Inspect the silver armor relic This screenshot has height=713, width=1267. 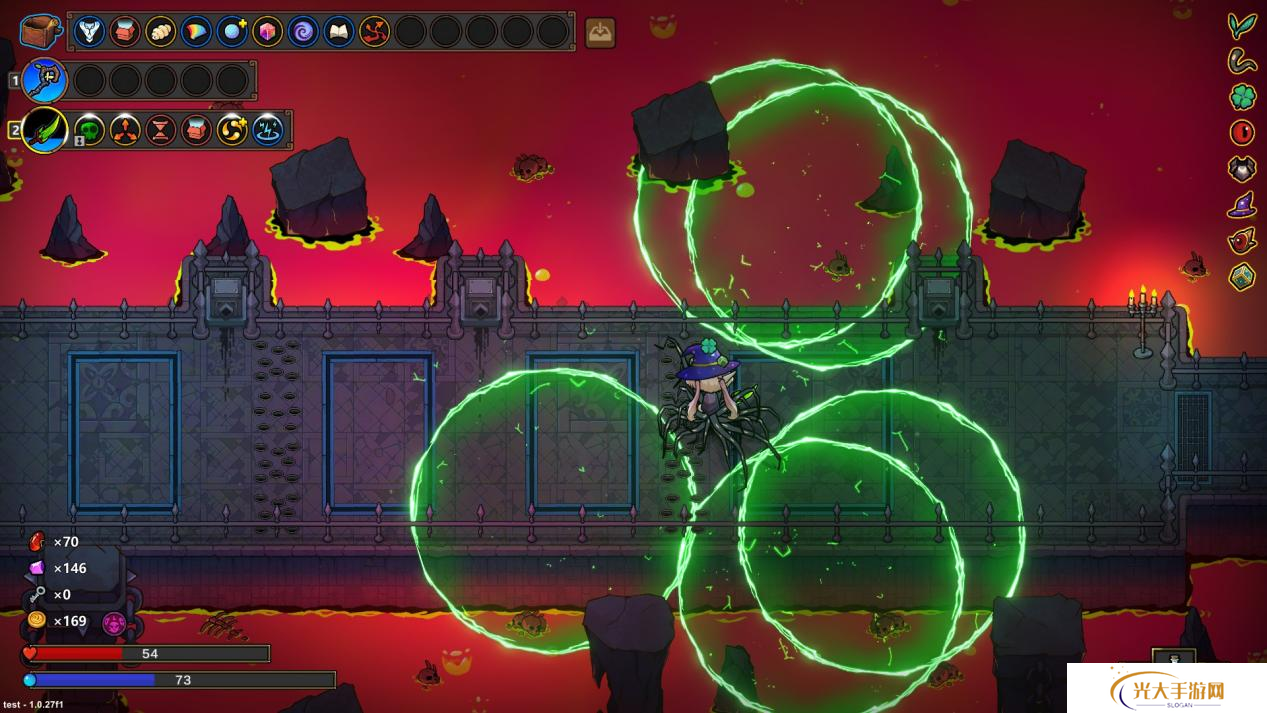pyautogui.click(x=1242, y=168)
